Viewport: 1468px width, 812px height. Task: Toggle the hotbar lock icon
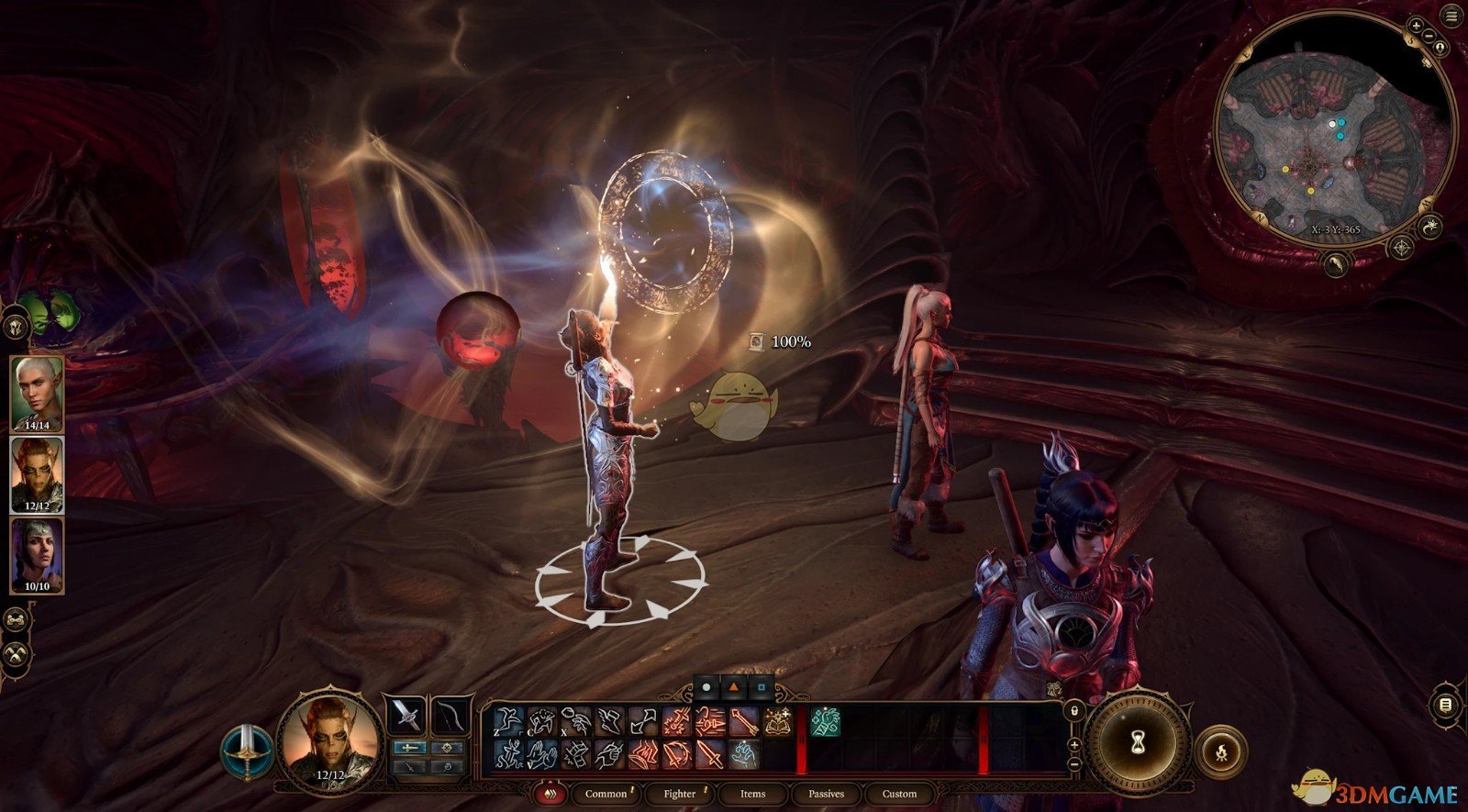pyautogui.click(x=1074, y=712)
